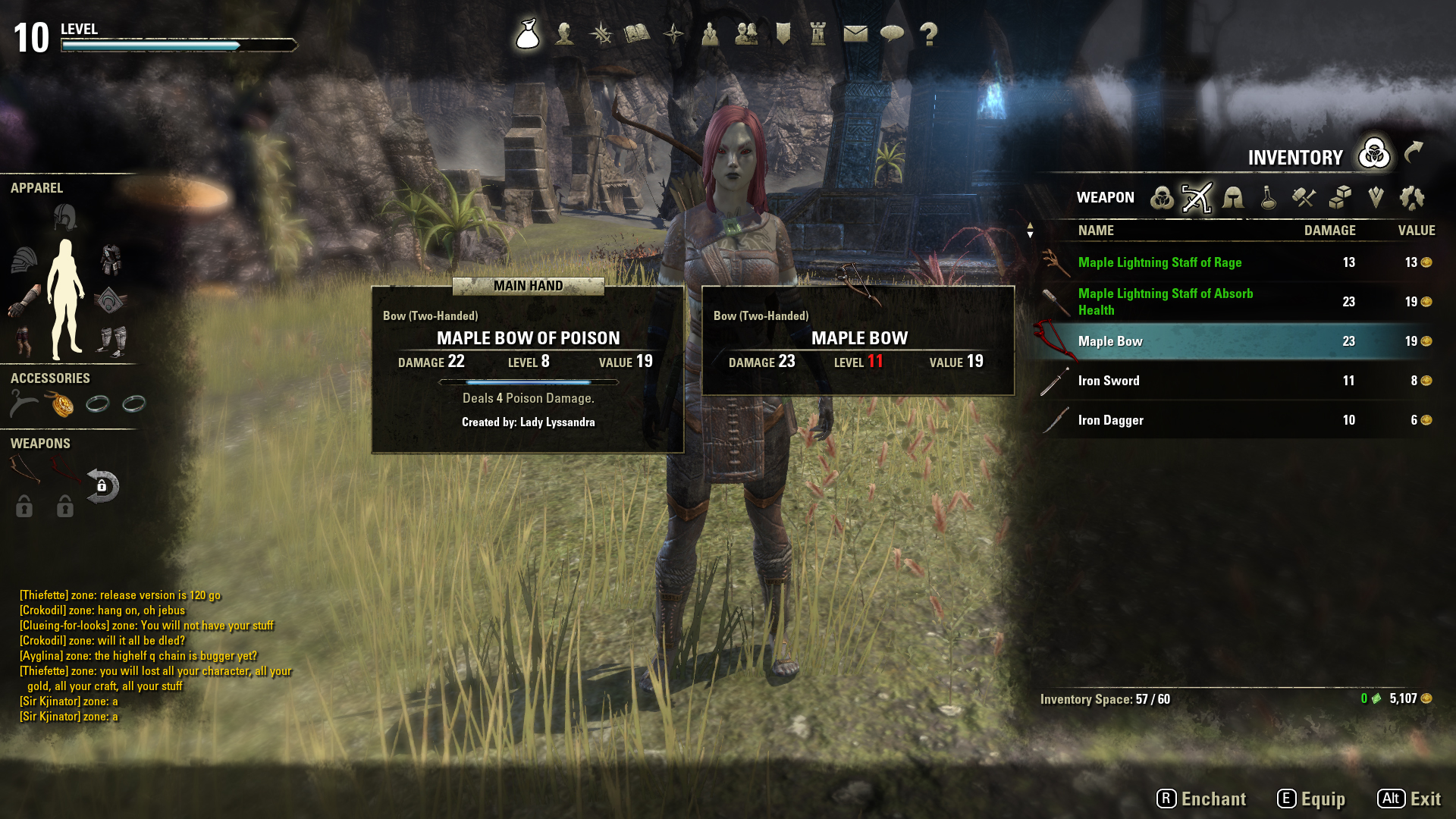The image size is (1456, 819).
Task: Click the chat speech bubble icon
Action: pos(892,34)
